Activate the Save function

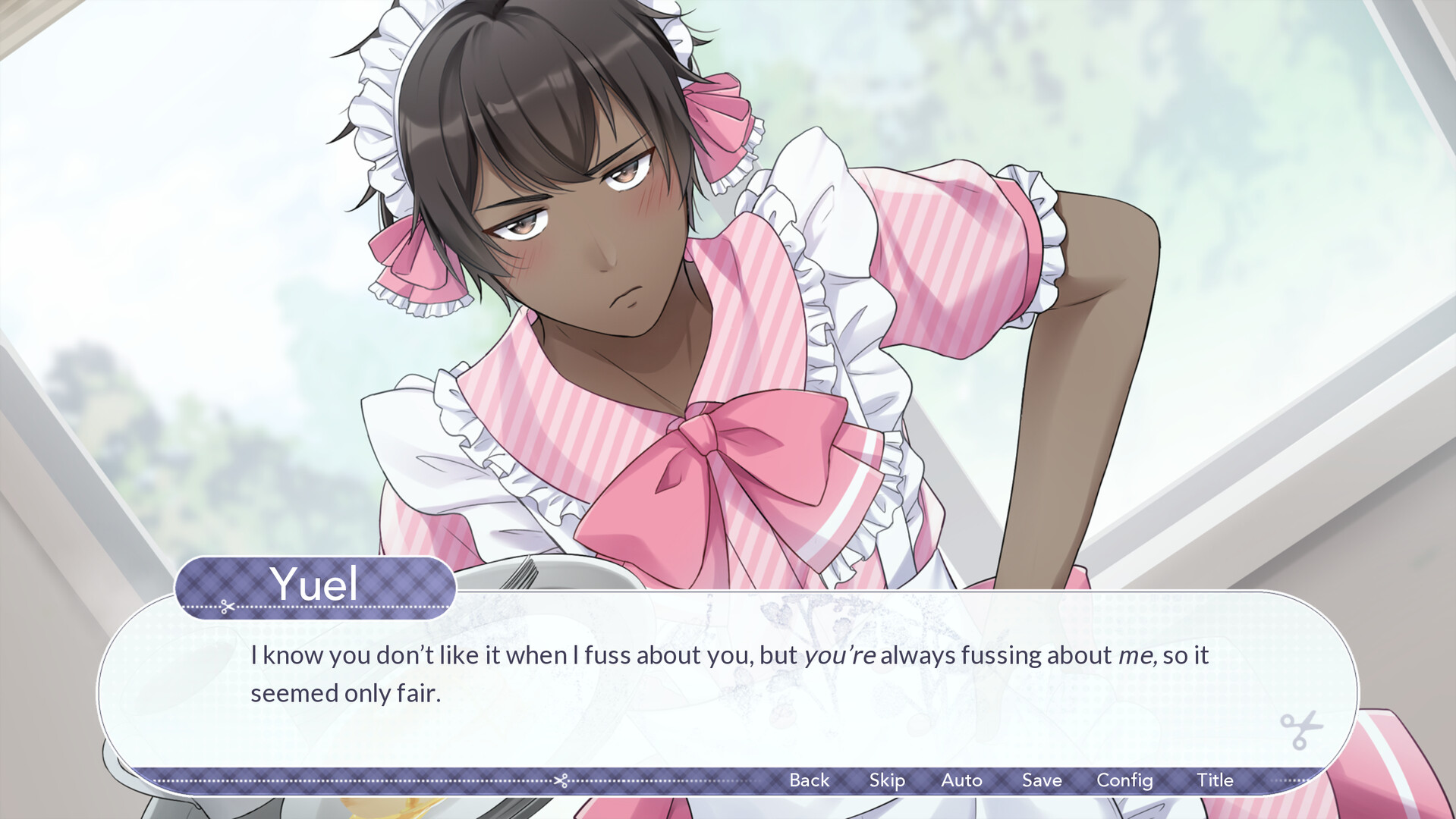click(1042, 780)
